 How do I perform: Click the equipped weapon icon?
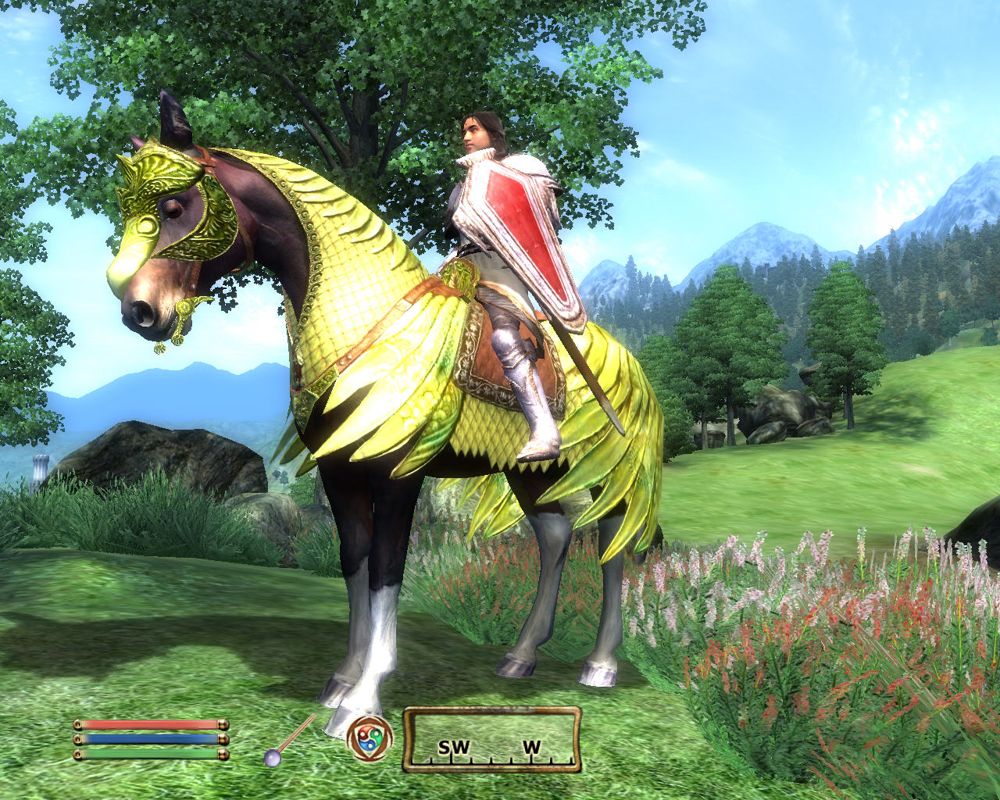(x=287, y=742)
